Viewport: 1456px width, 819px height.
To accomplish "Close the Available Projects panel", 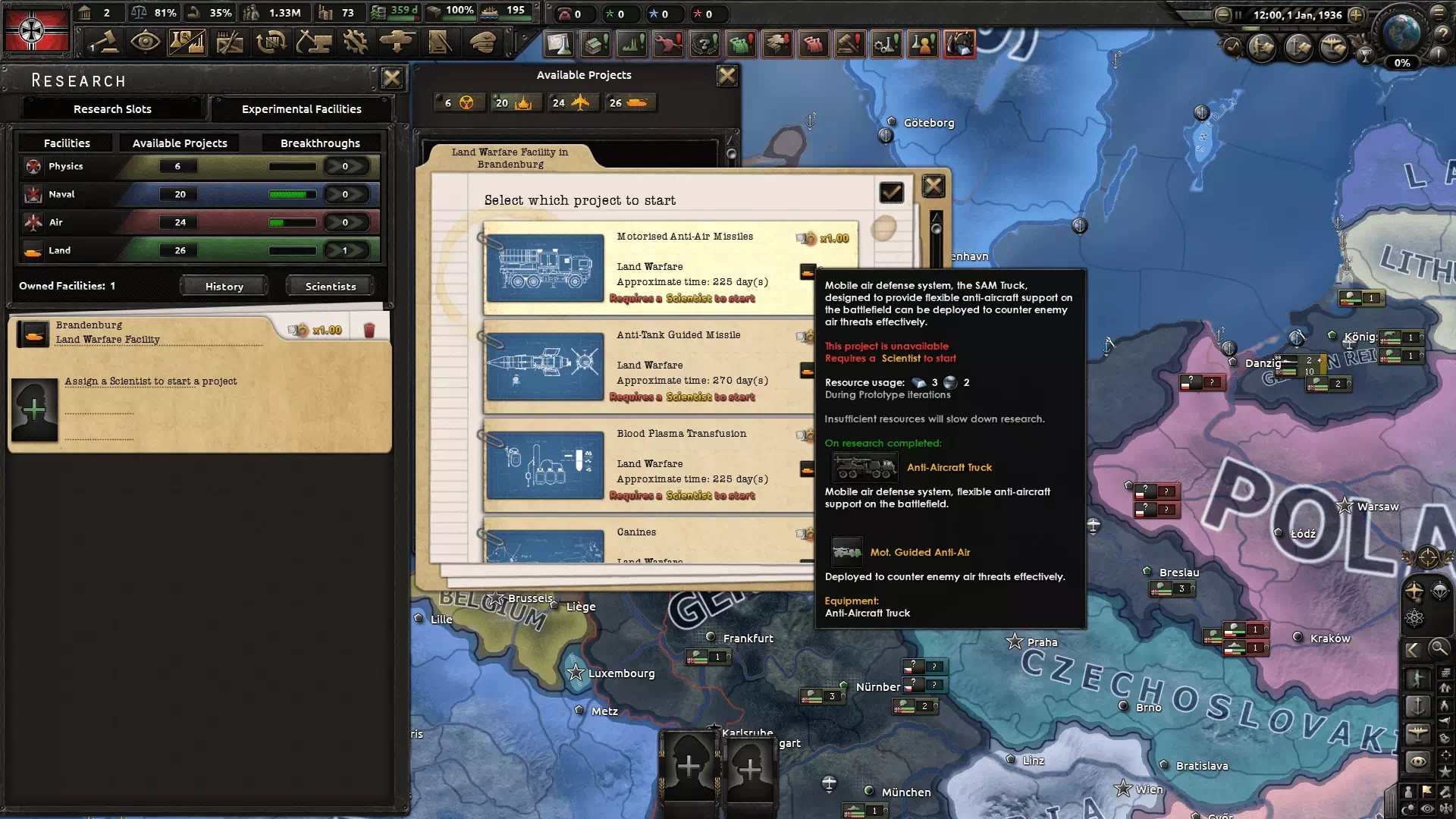I will tap(726, 76).
